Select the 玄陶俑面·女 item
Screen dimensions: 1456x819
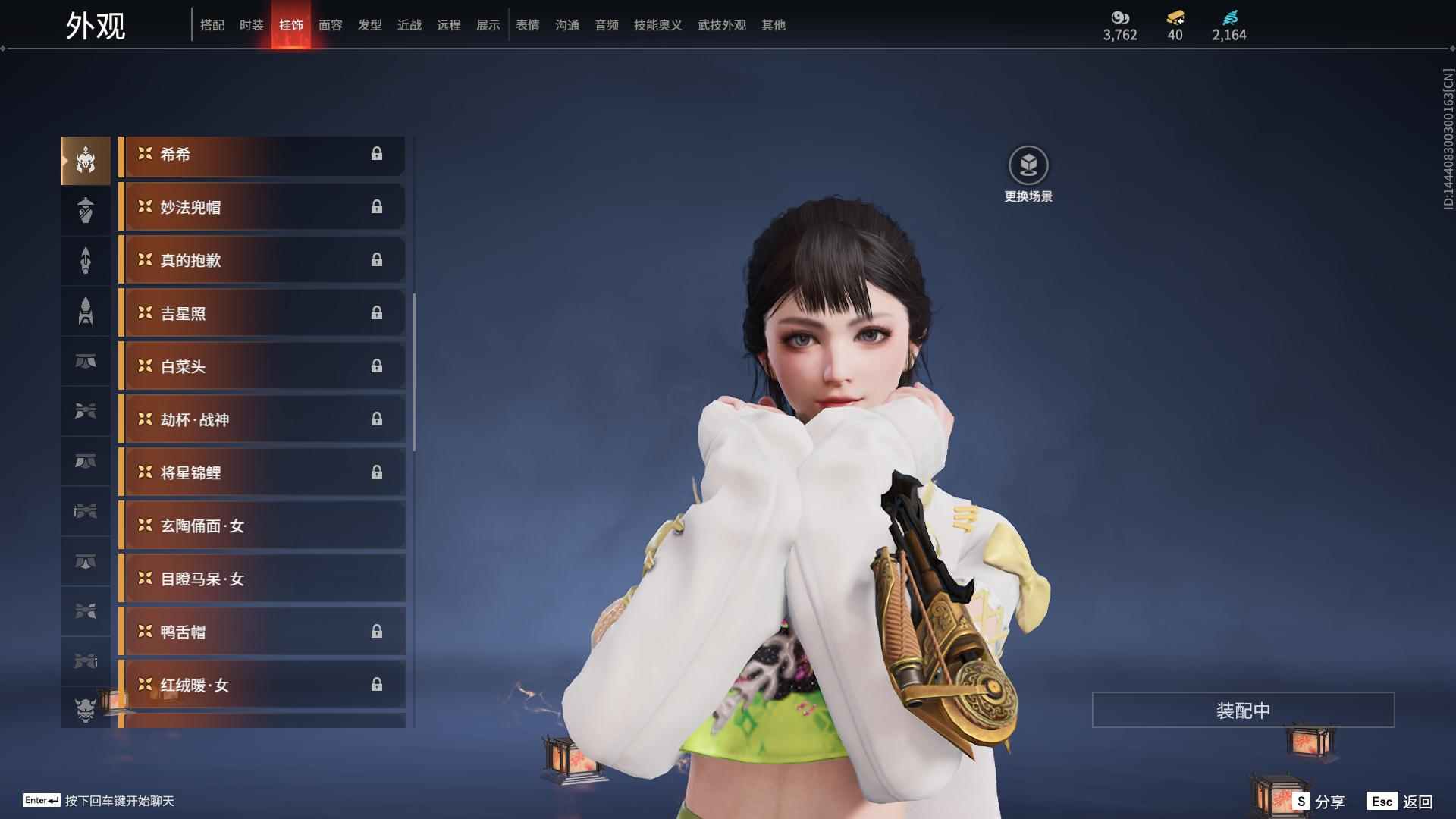click(262, 526)
